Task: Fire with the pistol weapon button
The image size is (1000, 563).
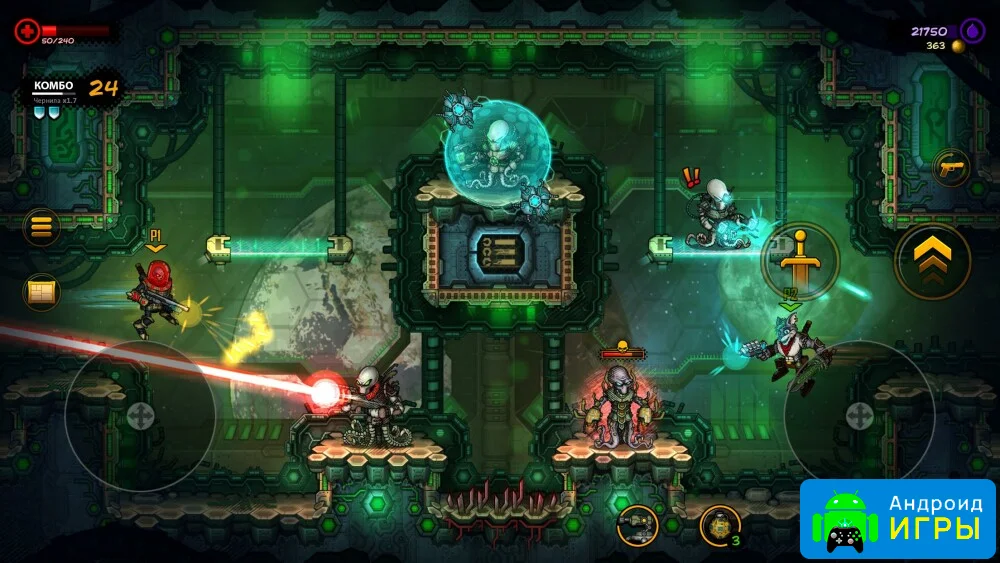Action: click(950, 168)
